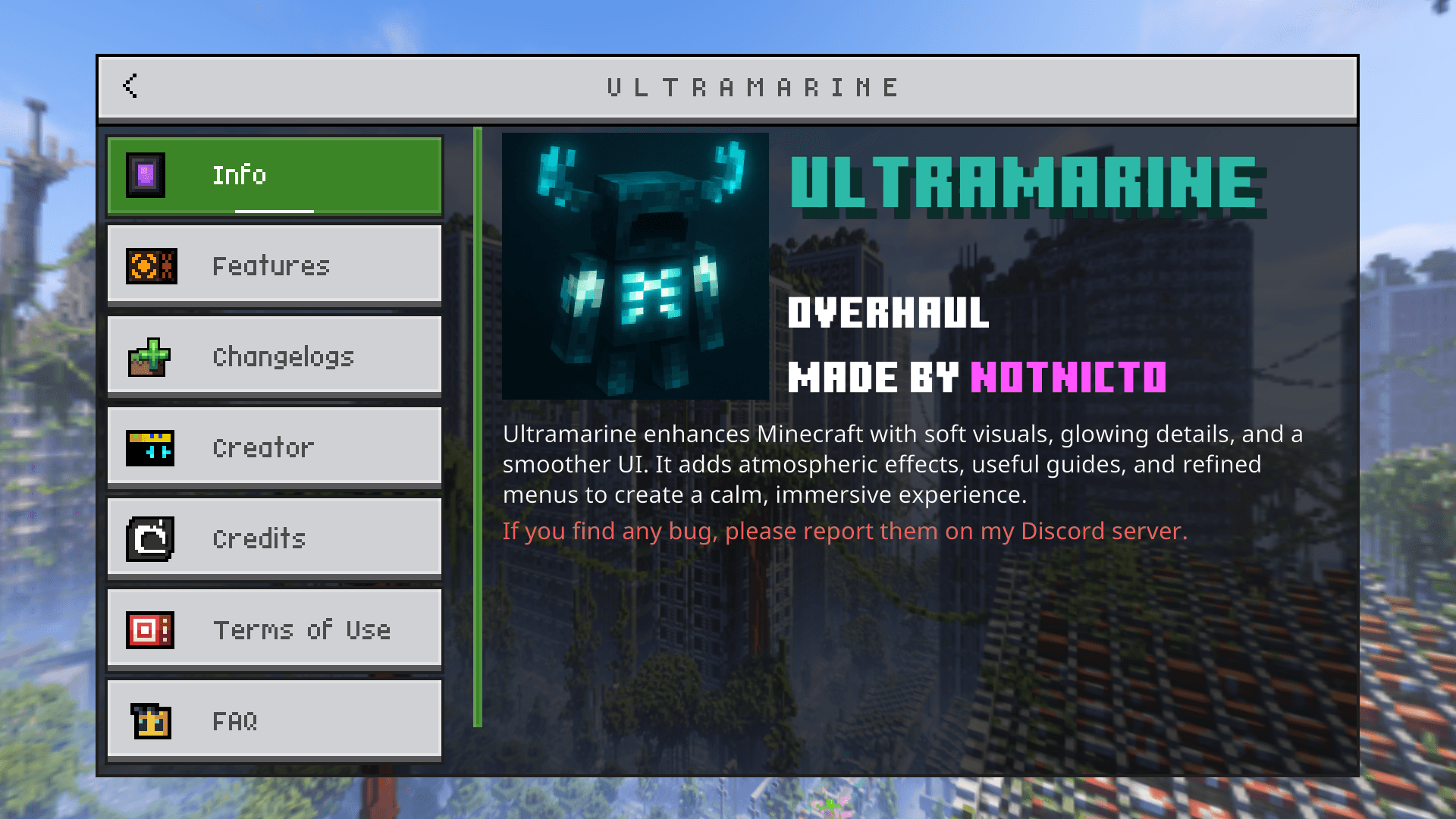Image resolution: width=1456 pixels, height=819 pixels.
Task: Open the Creator section
Action: pos(273,447)
